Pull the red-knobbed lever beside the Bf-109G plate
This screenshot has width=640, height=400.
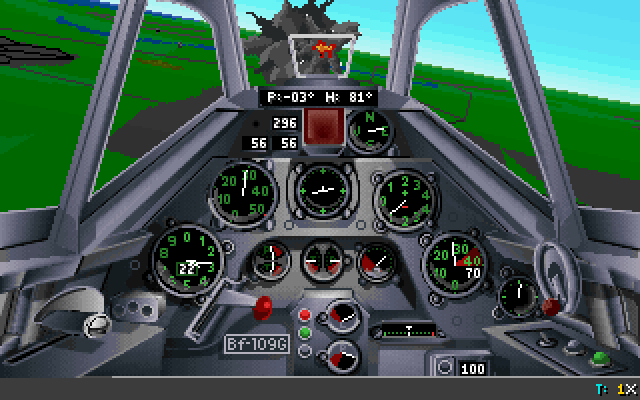[266, 304]
